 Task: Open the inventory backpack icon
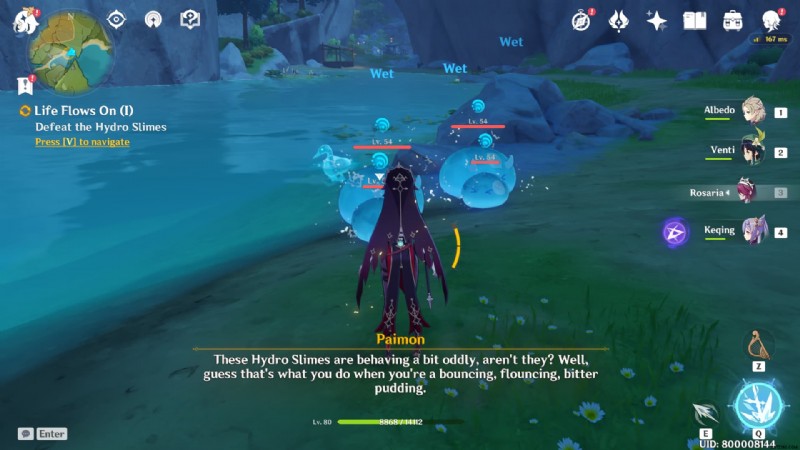pyautogui.click(x=733, y=20)
